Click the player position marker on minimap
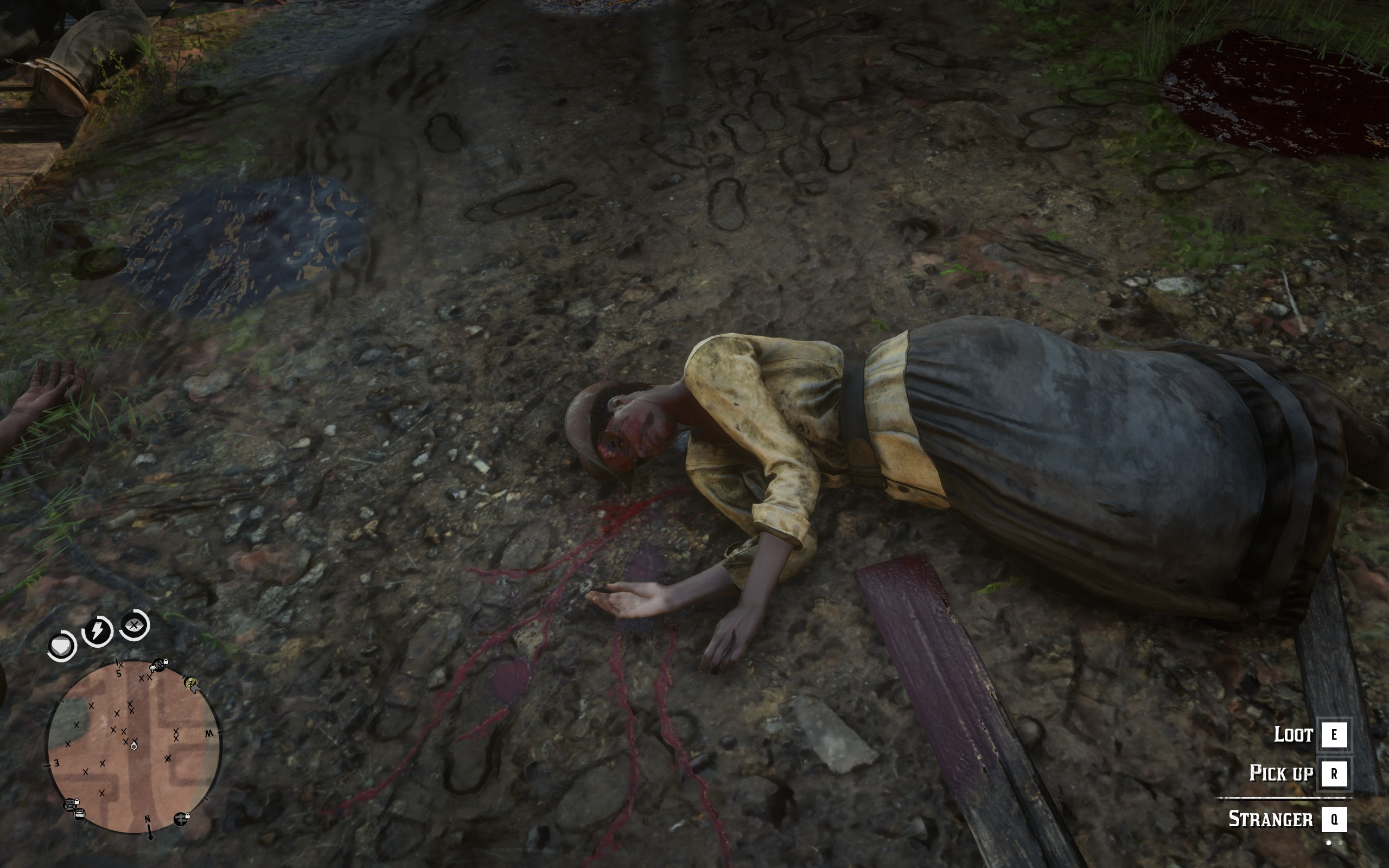This screenshot has height=868, width=1389. click(x=133, y=746)
